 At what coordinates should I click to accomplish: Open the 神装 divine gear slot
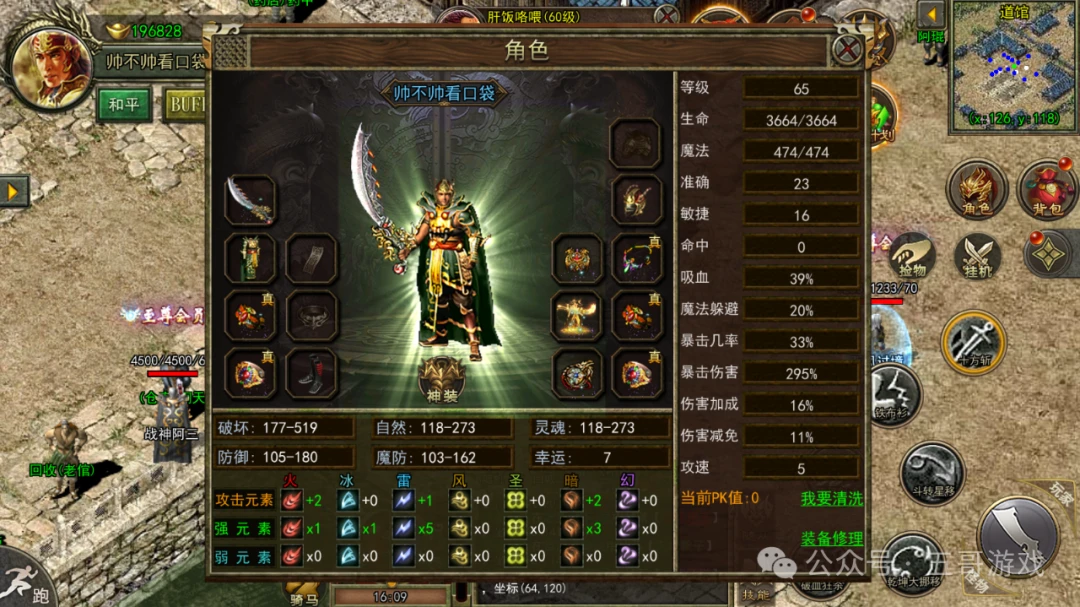[x=442, y=379]
